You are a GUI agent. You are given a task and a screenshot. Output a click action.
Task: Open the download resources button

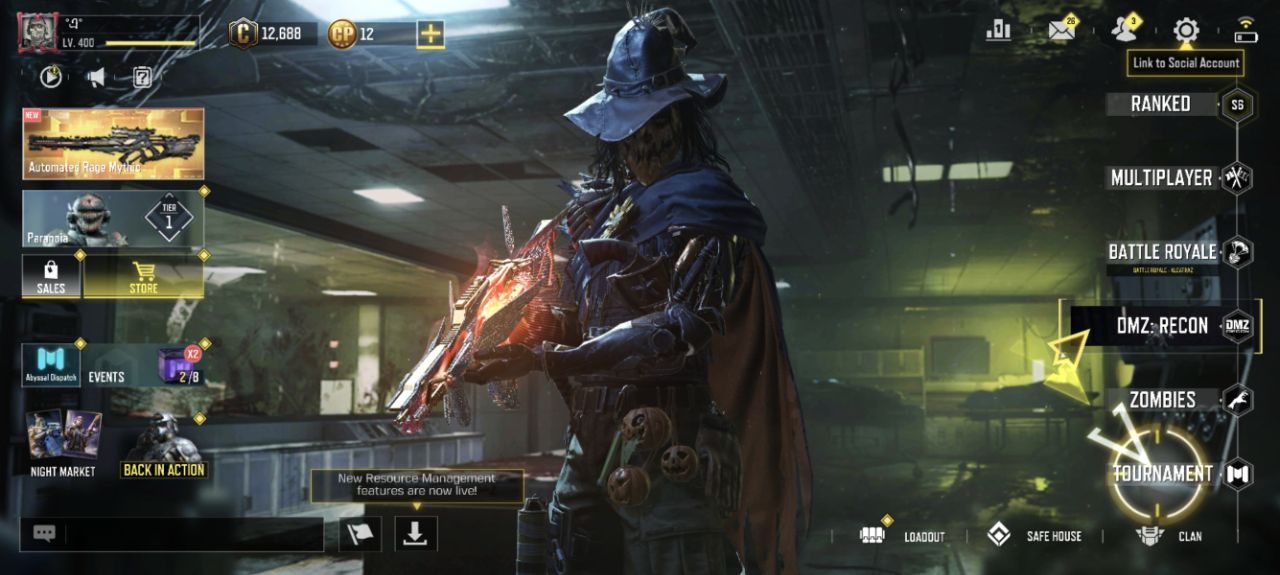[415, 534]
